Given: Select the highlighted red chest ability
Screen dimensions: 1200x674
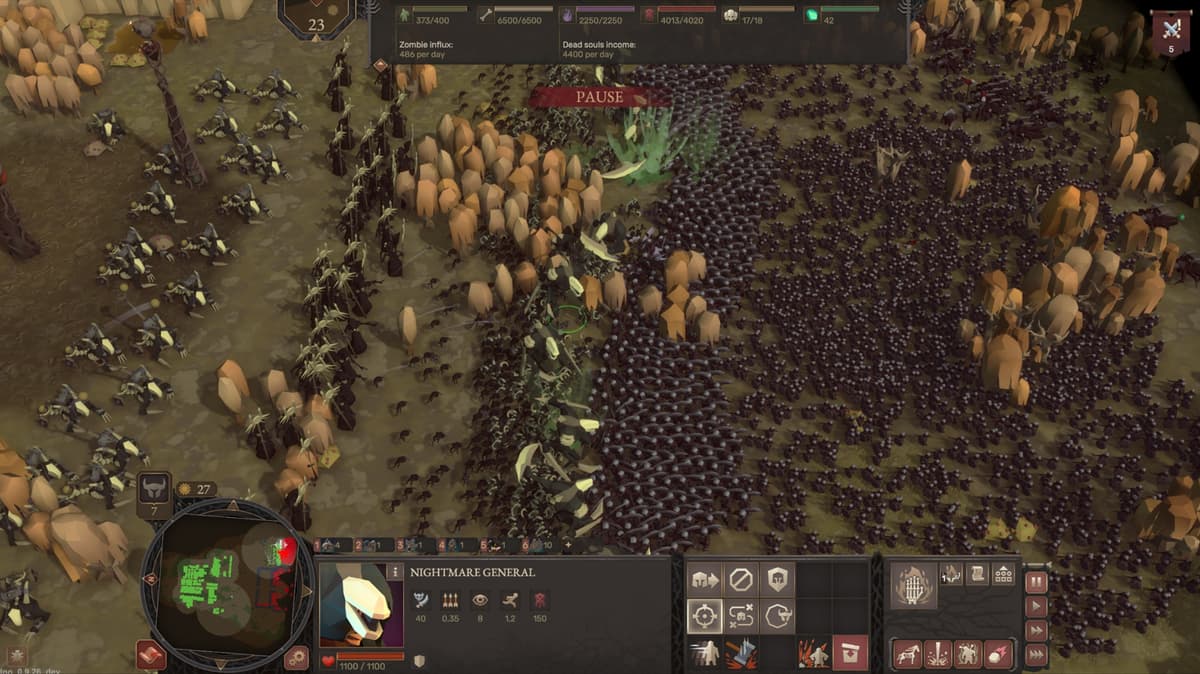Looking at the screenshot, I should coord(850,653).
